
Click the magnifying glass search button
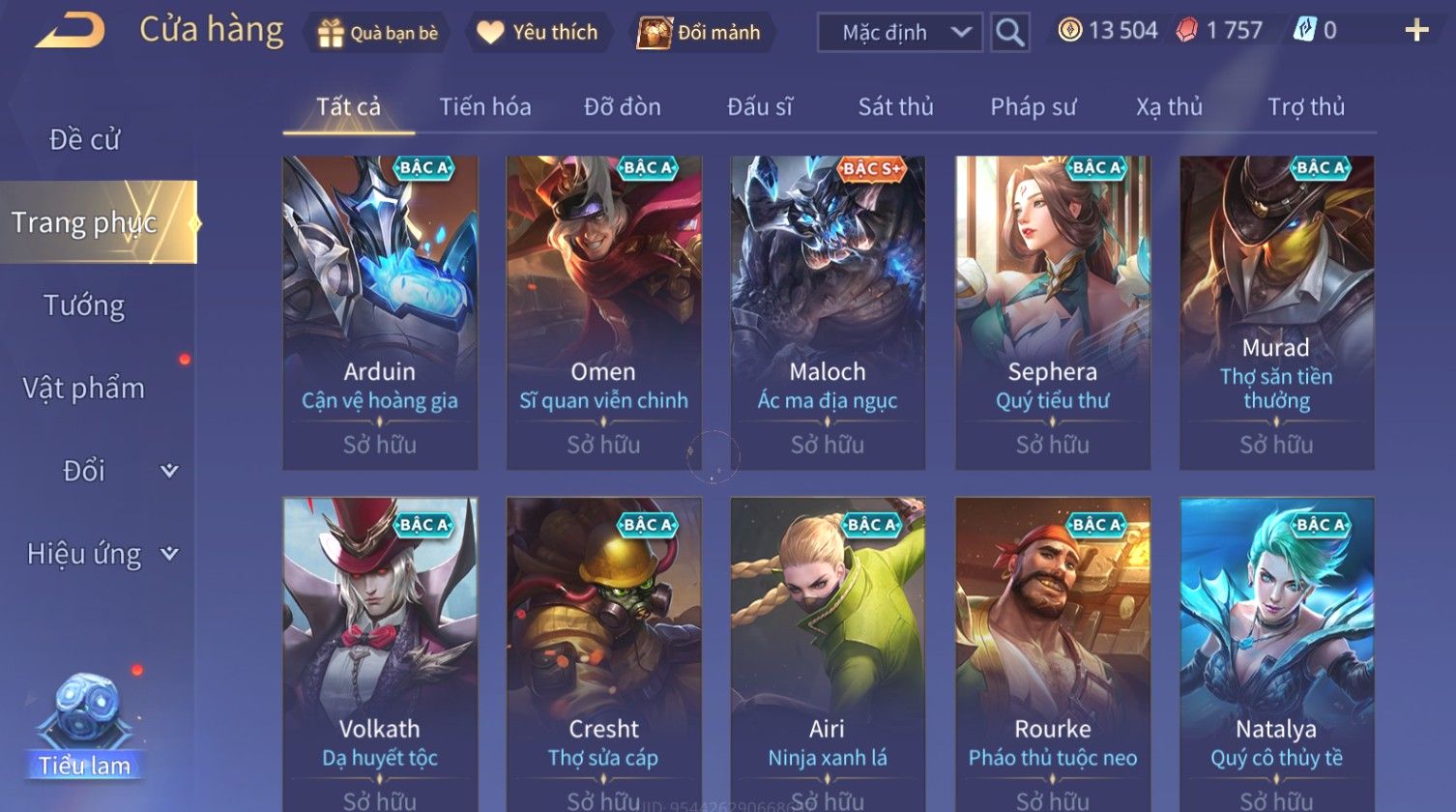pyautogui.click(x=1009, y=33)
